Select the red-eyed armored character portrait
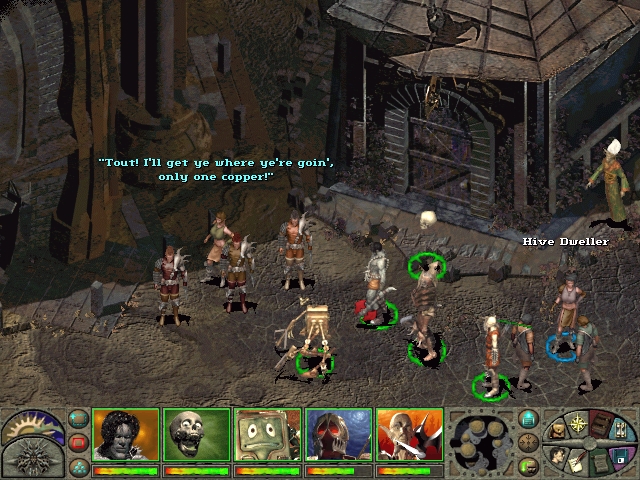Image resolution: width=640 pixels, height=480 pixels. tap(338, 435)
